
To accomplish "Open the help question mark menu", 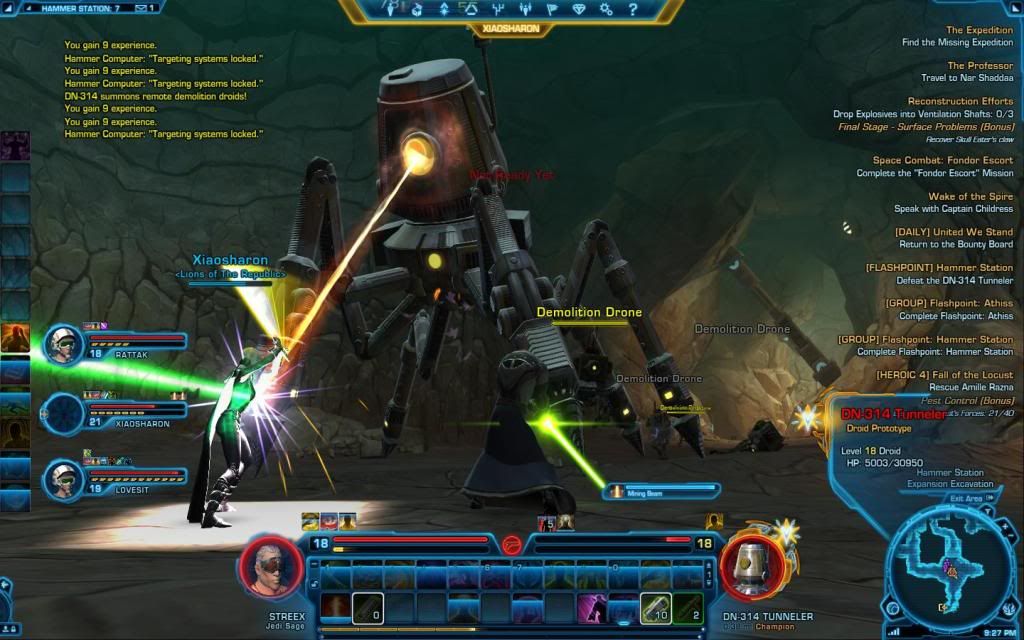I will click(x=632, y=9).
